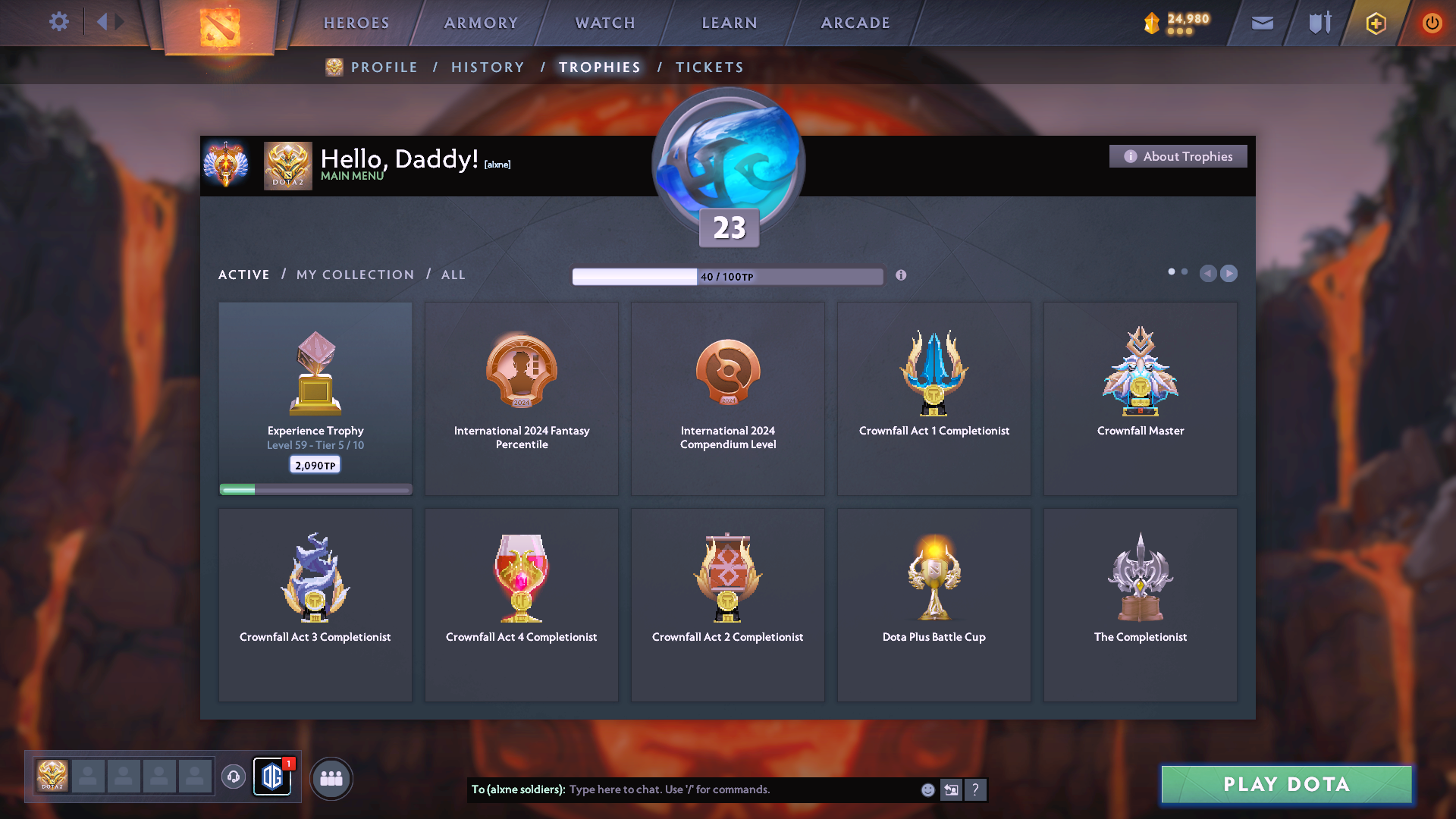Click inside the chat input field
The width and height of the screenshot is (1456, 819).
coord(720,789)
